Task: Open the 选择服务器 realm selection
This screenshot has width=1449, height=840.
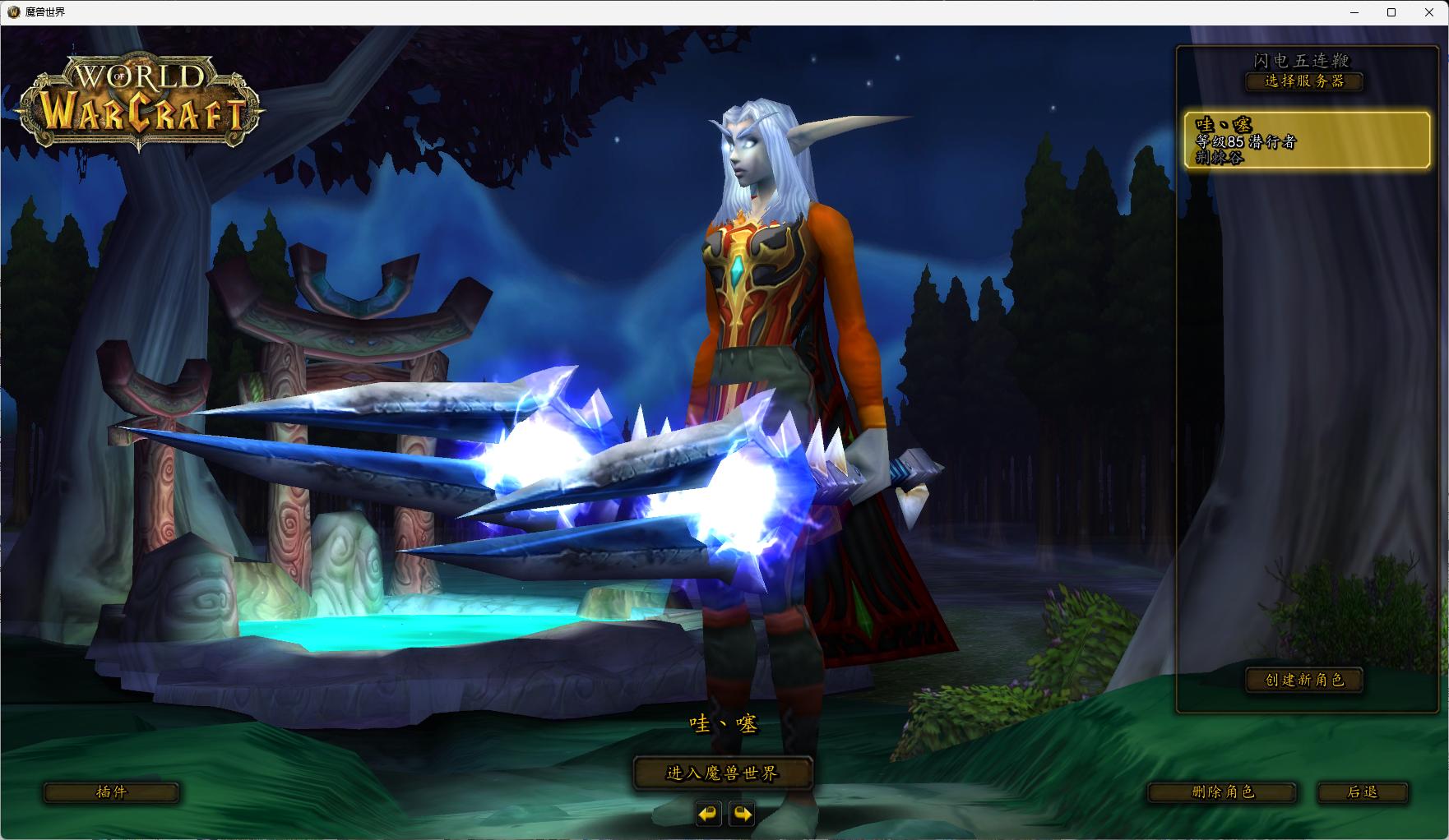Action: (x=1304, y=81)
